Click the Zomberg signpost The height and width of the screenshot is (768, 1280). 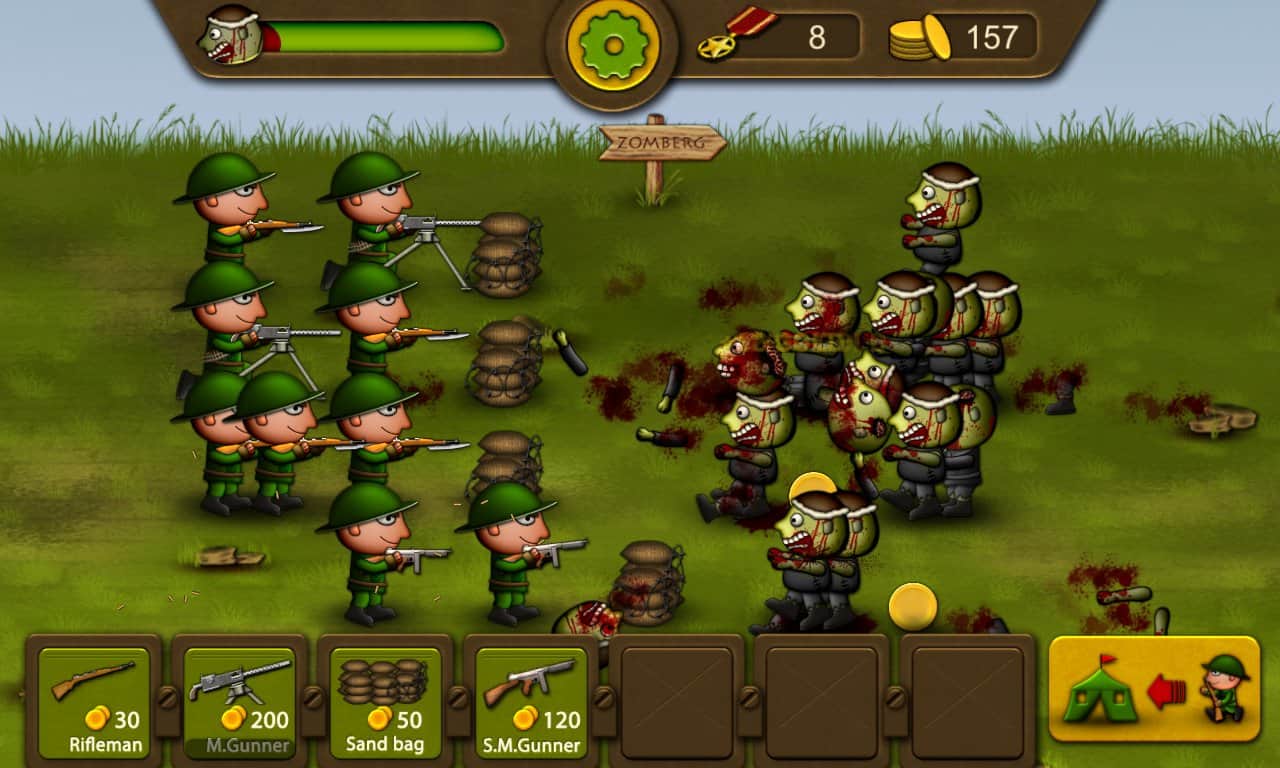pyautogui.click(x=664, y=143)
